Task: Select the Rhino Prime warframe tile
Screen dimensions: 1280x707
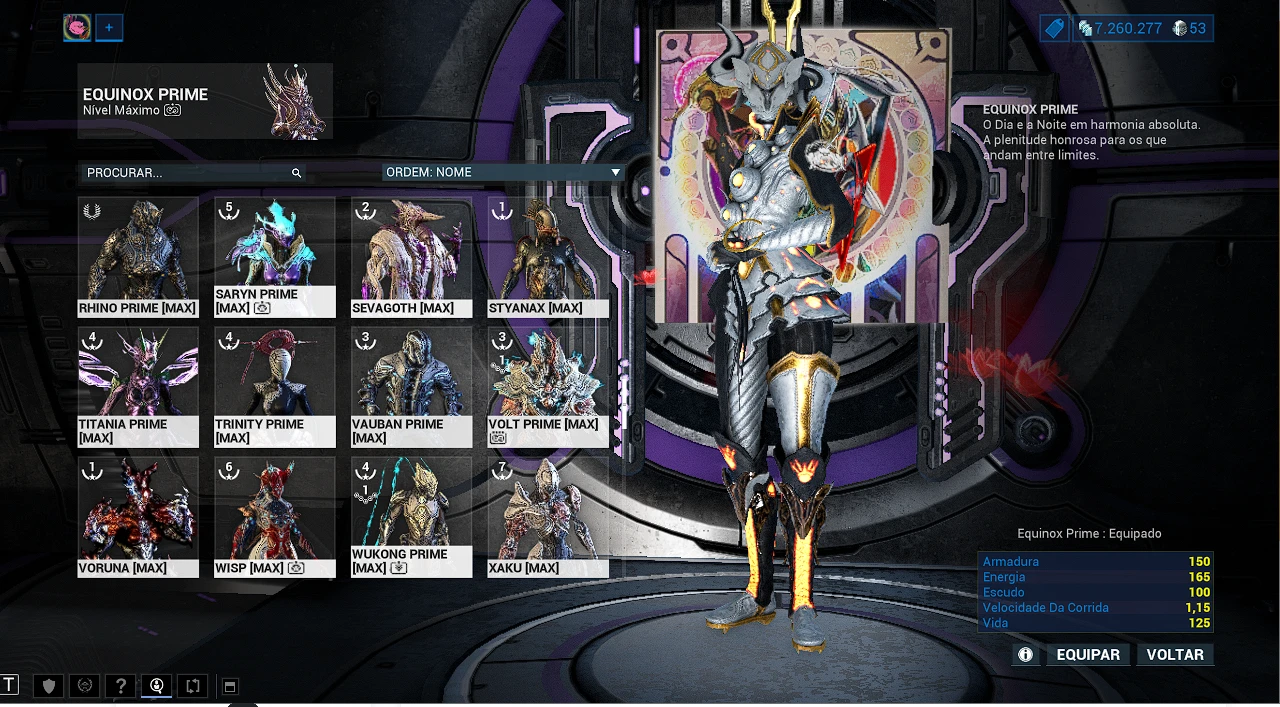Action: point(138,256)
